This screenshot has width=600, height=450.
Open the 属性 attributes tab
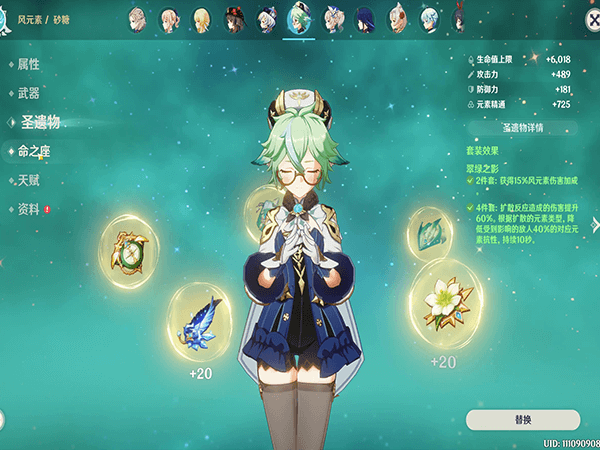[x=29, y=64]
